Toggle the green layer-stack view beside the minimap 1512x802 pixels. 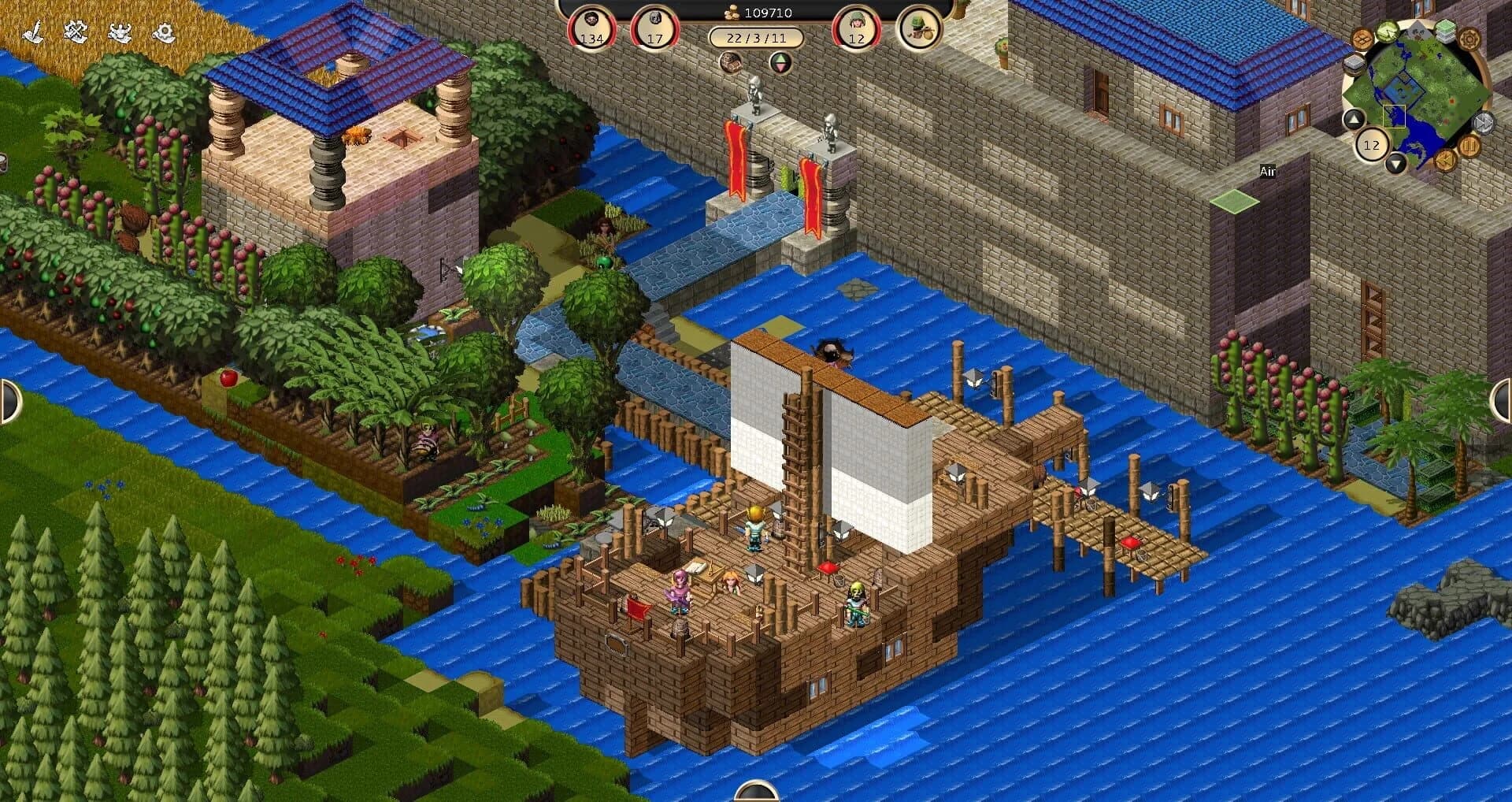tap(1446, 30)
